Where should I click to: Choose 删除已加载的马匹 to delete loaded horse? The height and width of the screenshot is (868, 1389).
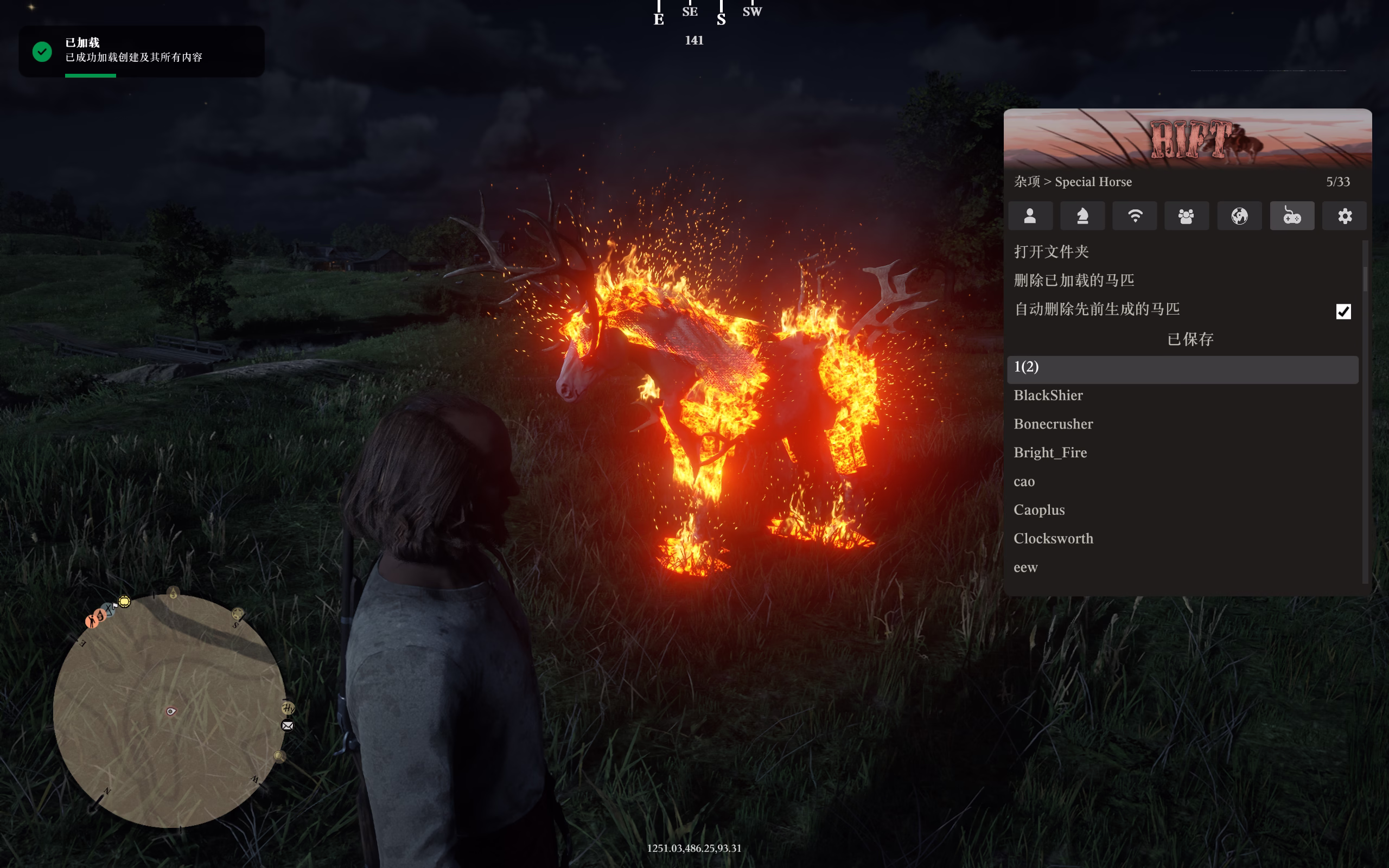click(1073, 280)
